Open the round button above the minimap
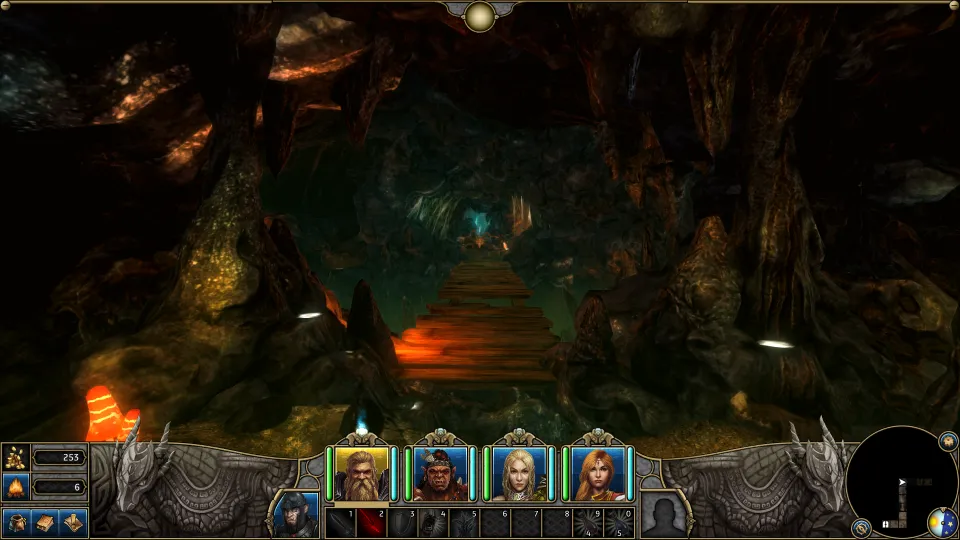Viewport: 960px width, 540px height. click(947, 441)
